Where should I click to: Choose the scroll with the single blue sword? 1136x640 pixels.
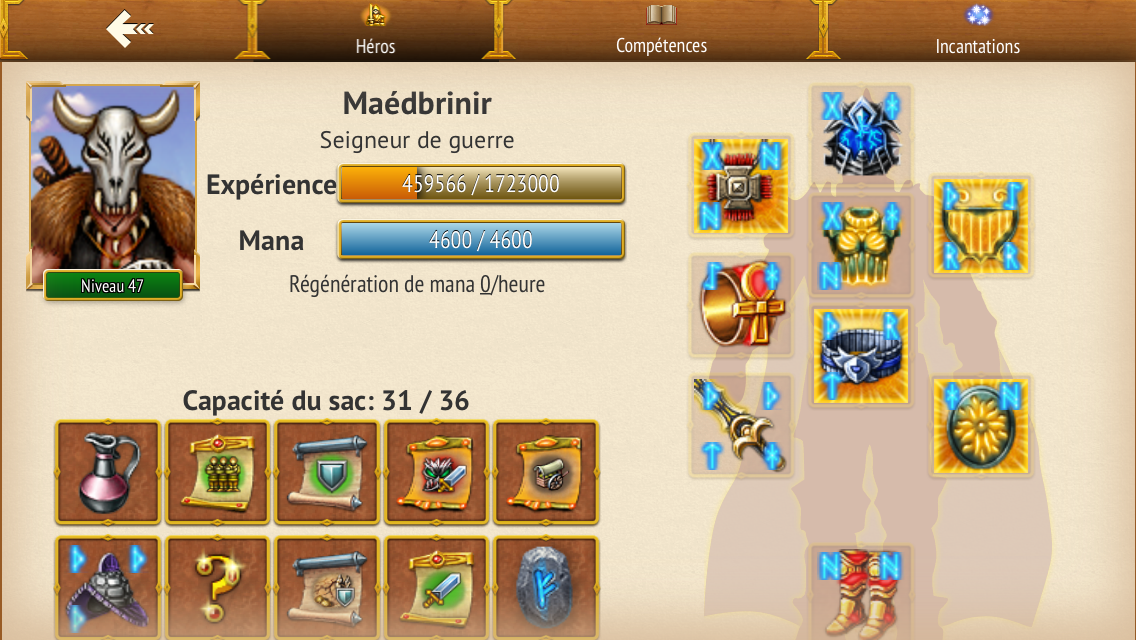437,588
